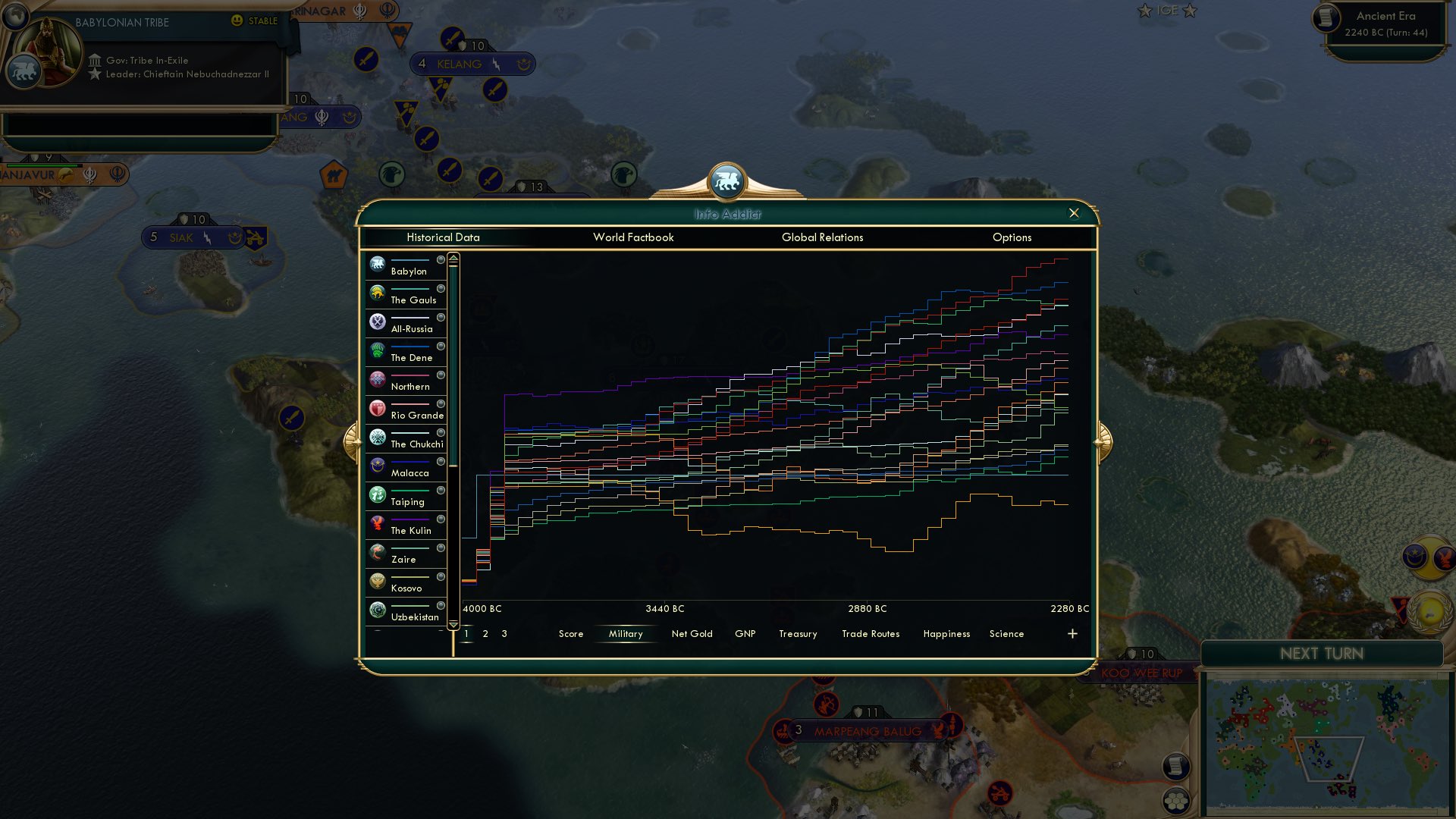
Task: Select The Gauls civ icon in sidebar
Action: [377, 293]
